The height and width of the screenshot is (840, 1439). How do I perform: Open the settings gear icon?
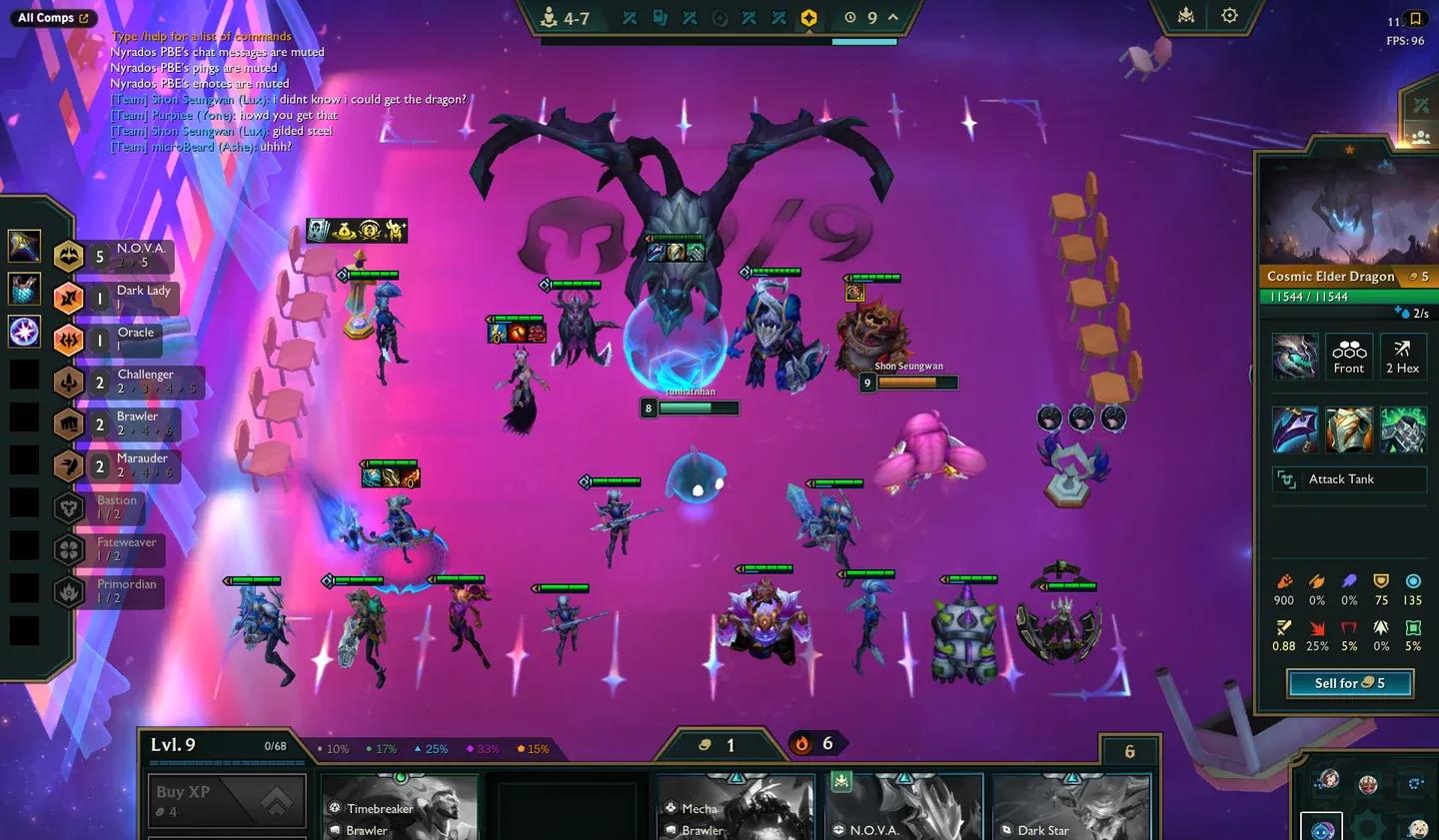click(x=1229, y=16)
